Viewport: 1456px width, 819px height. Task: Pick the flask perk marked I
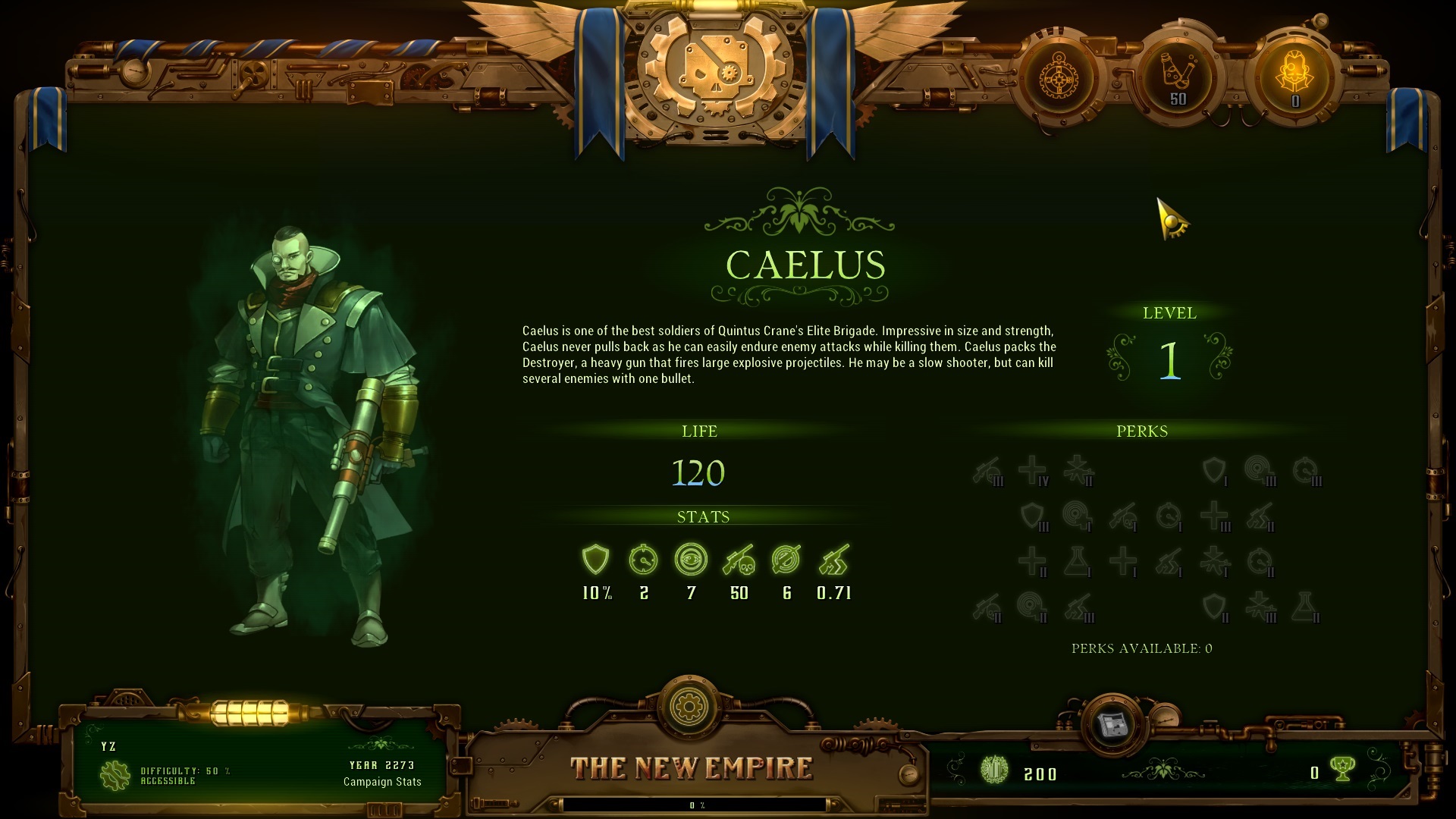pos(1077,562)
